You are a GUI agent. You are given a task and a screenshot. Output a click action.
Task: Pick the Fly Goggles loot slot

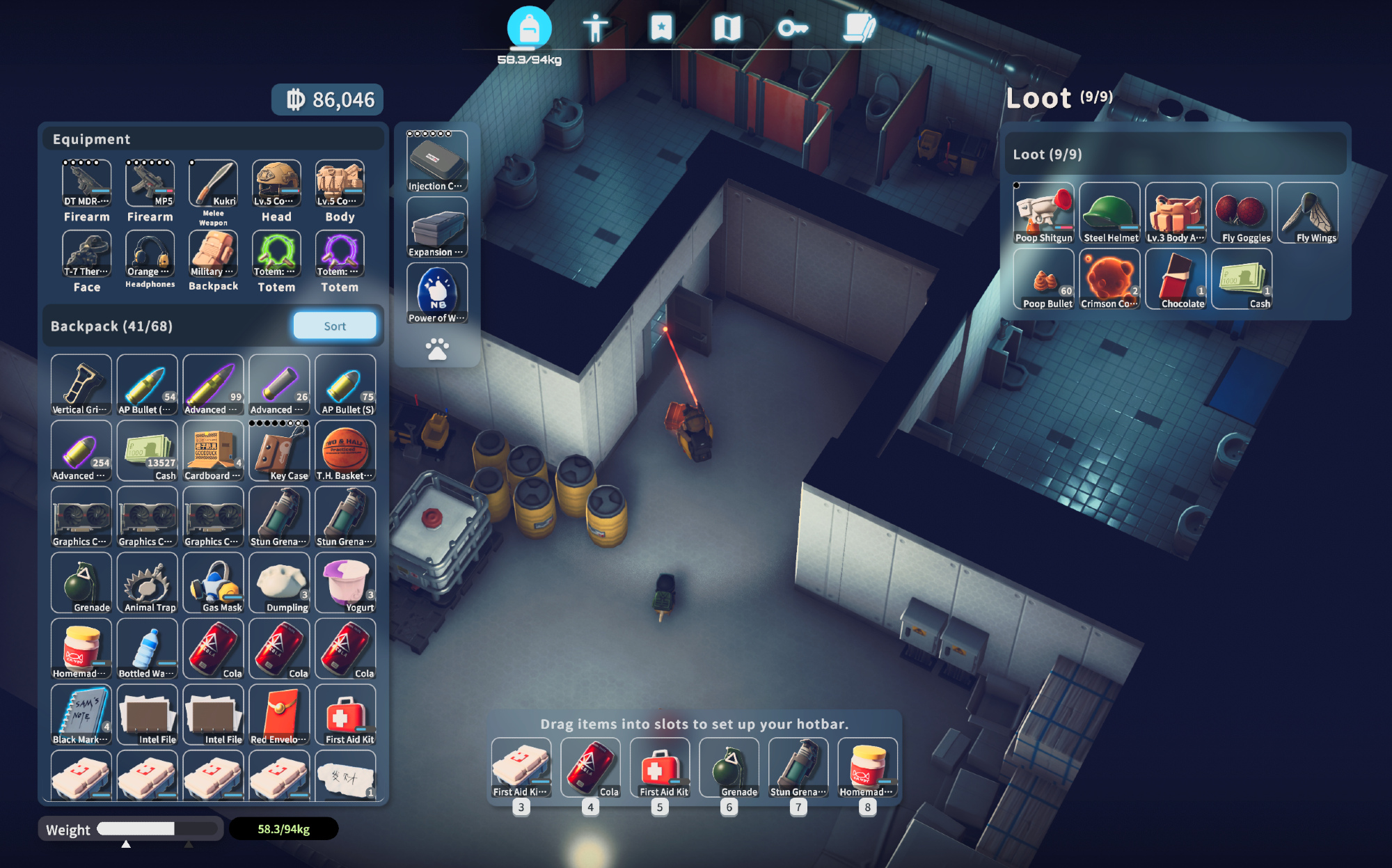[x=1242, y=212]
